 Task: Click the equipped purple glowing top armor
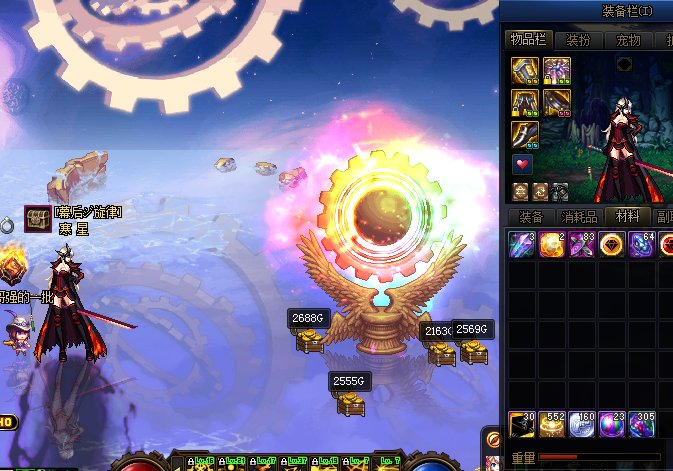[557, 70]
